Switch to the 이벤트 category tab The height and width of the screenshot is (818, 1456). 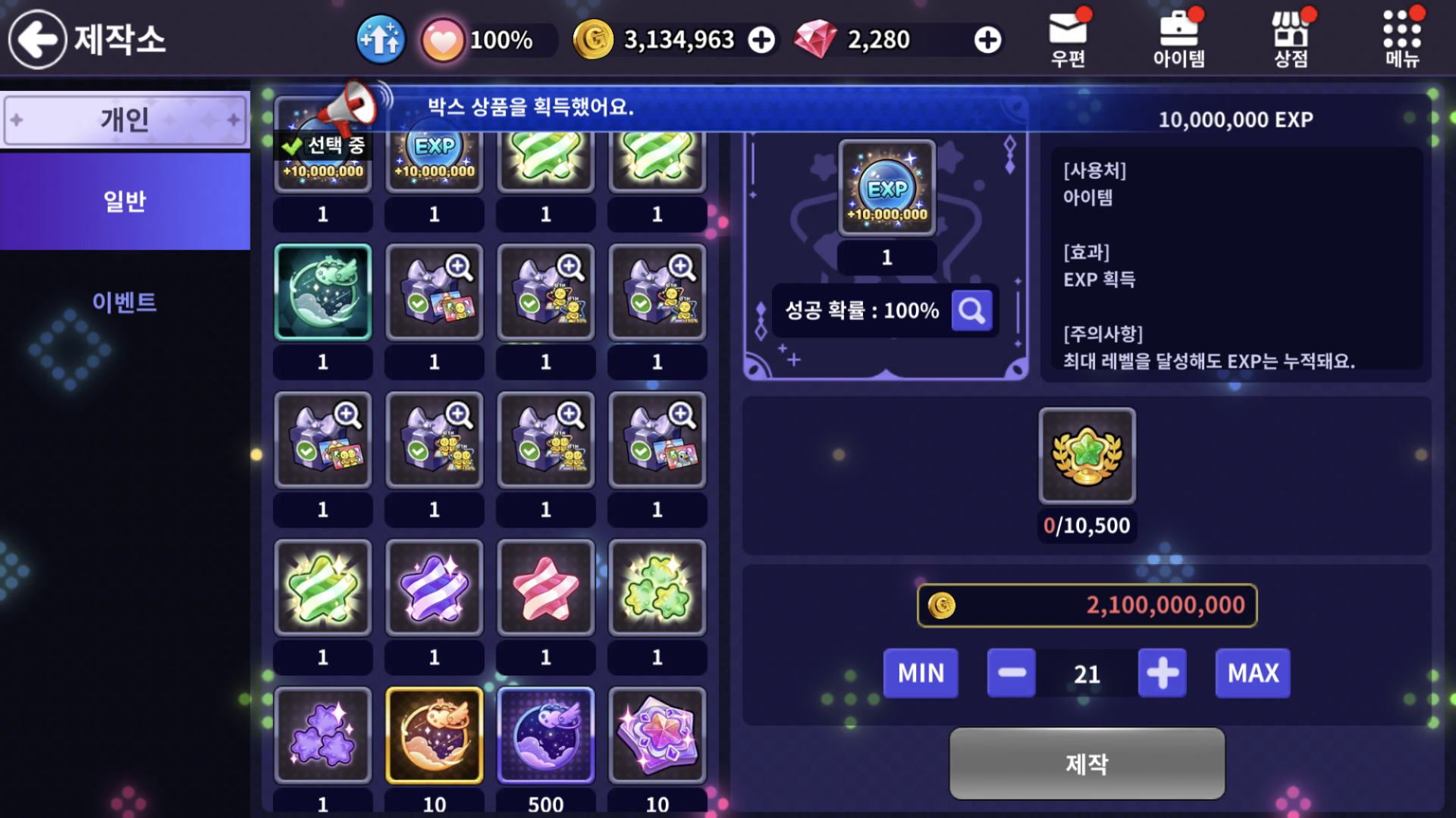click(x=125, y=302)
